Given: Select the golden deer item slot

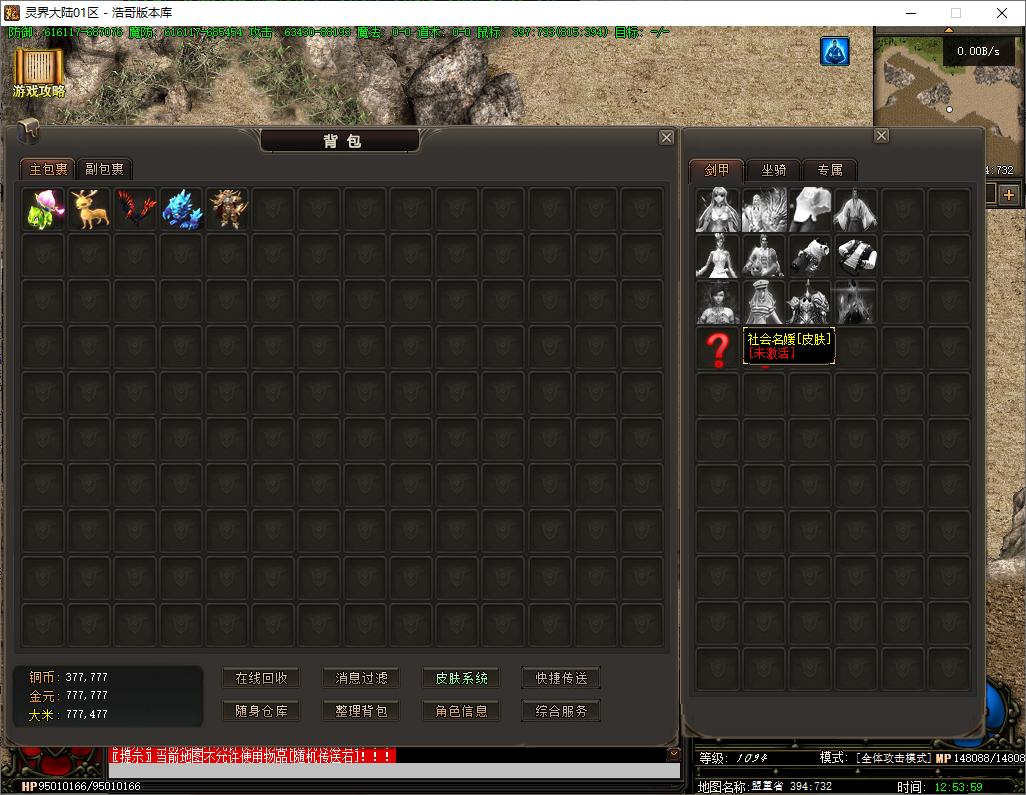Looking at the screenshot, I should coord(90,209).
